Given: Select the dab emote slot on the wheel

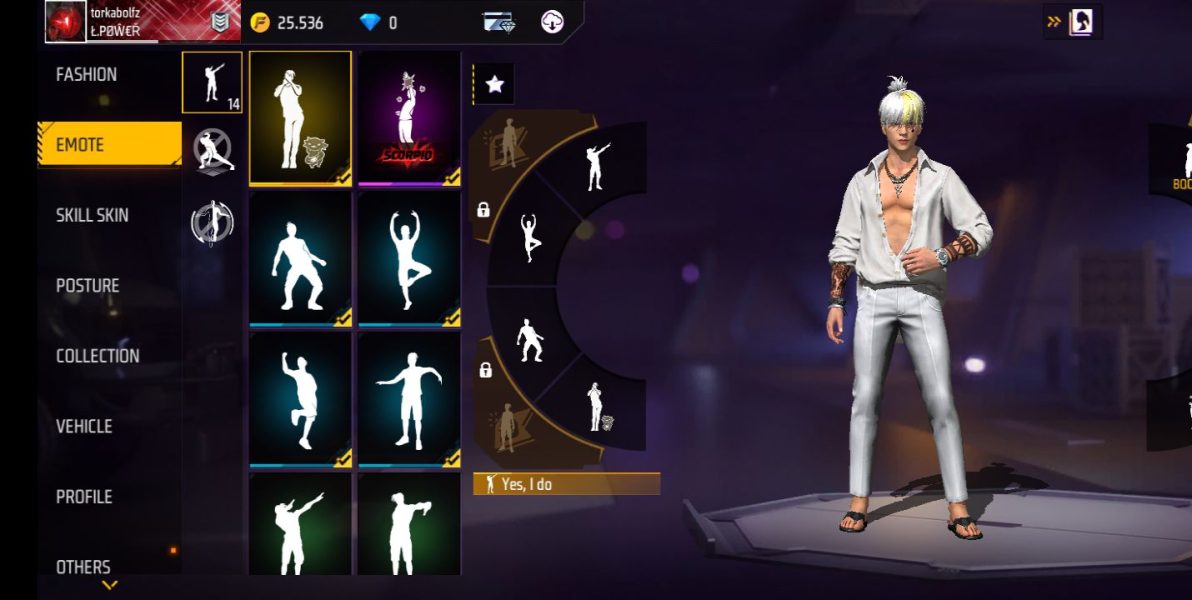Looking at the screenshot, I should pyautogui.click(x=596, y=166).
